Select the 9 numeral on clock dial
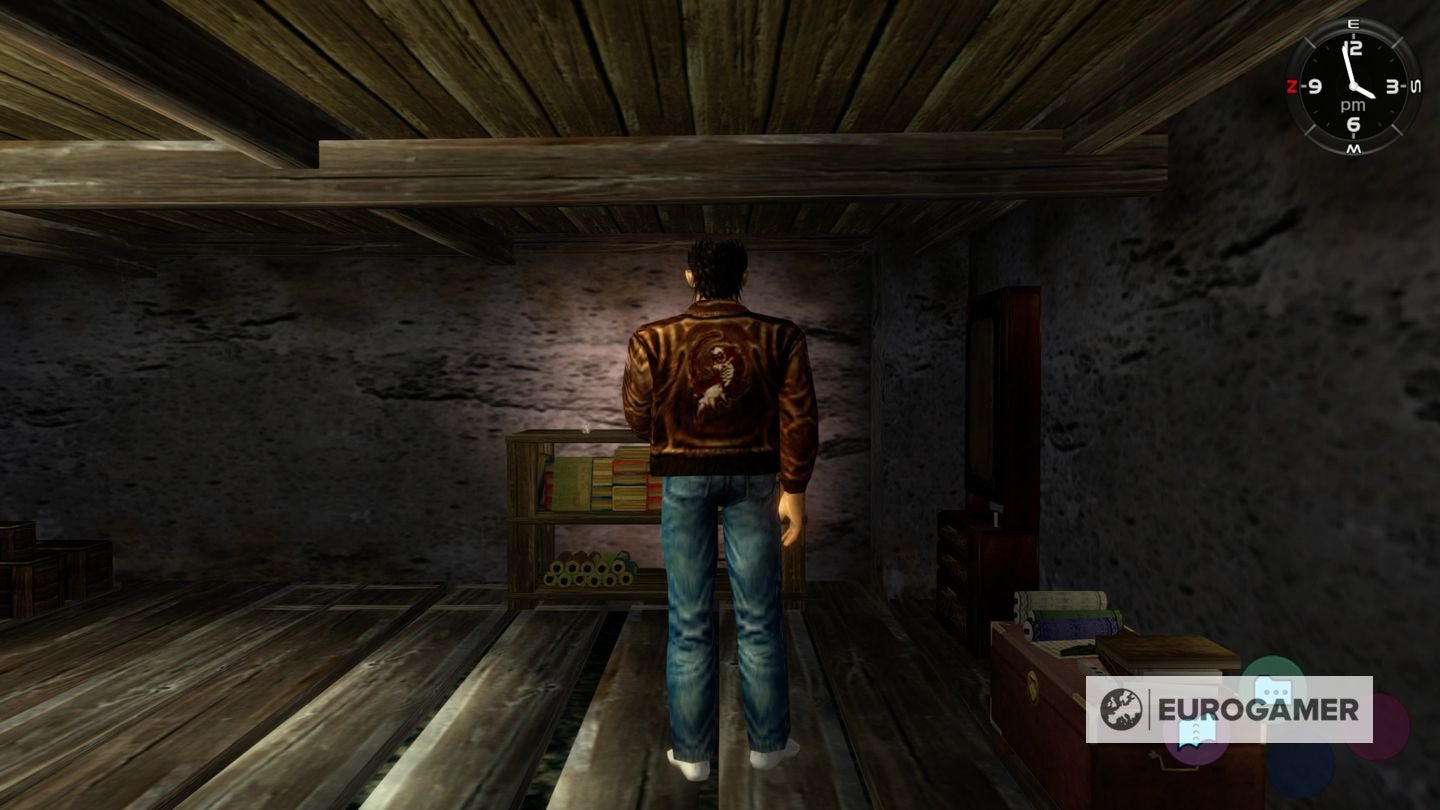The width and height of the screenshot is (1440, 810). pyautogui.click(x=1315, y=87)
